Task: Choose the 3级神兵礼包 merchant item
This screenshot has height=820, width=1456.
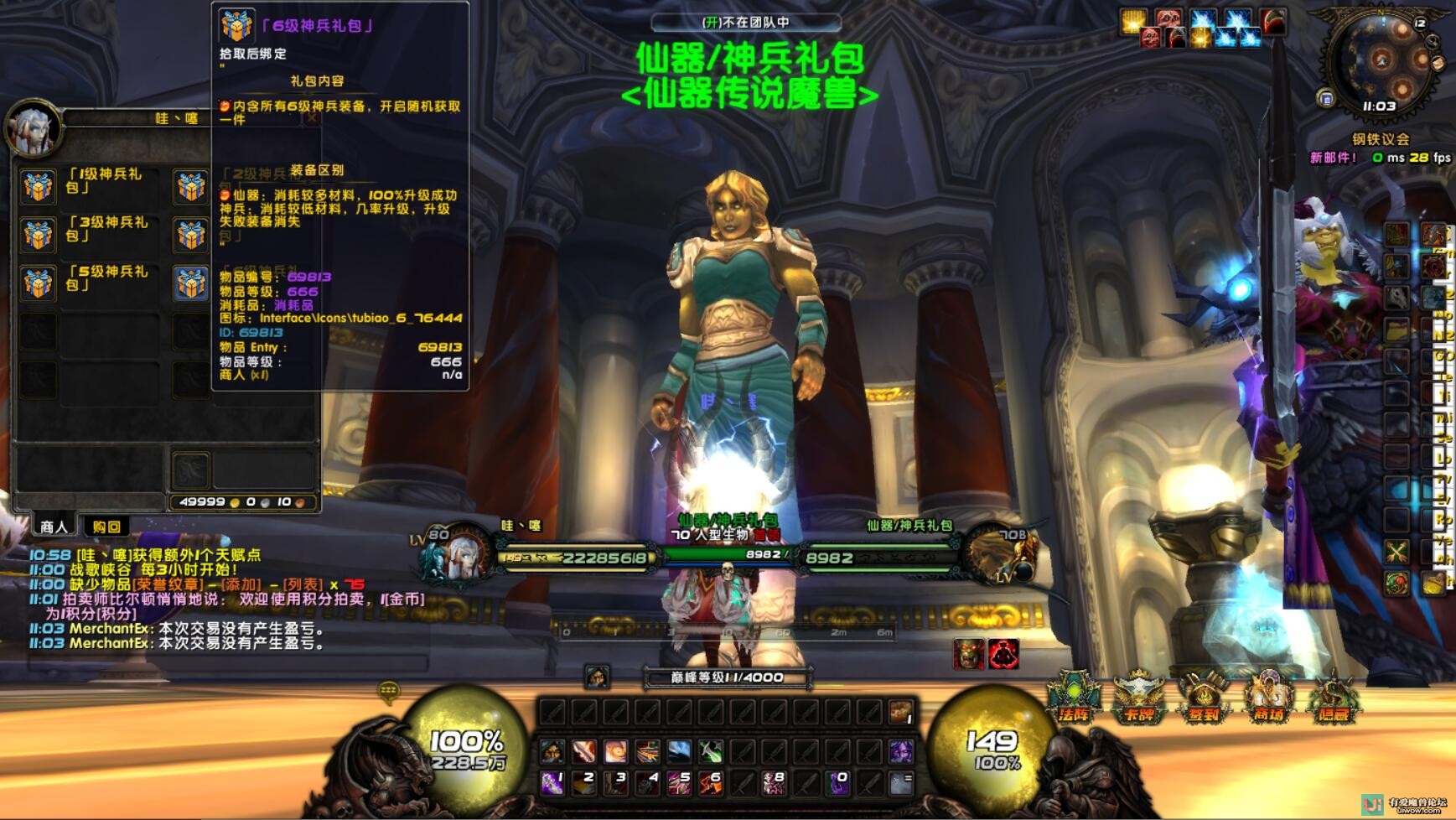Action: click(x=39, y=235)
